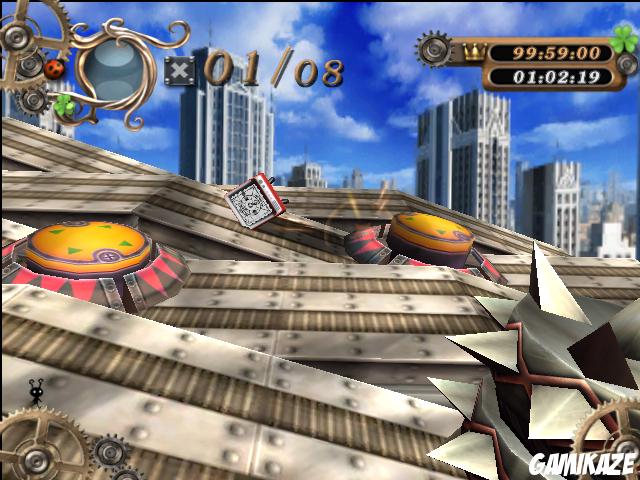
Task: Select the silver X collectible icon
Action: click(180, 71)
